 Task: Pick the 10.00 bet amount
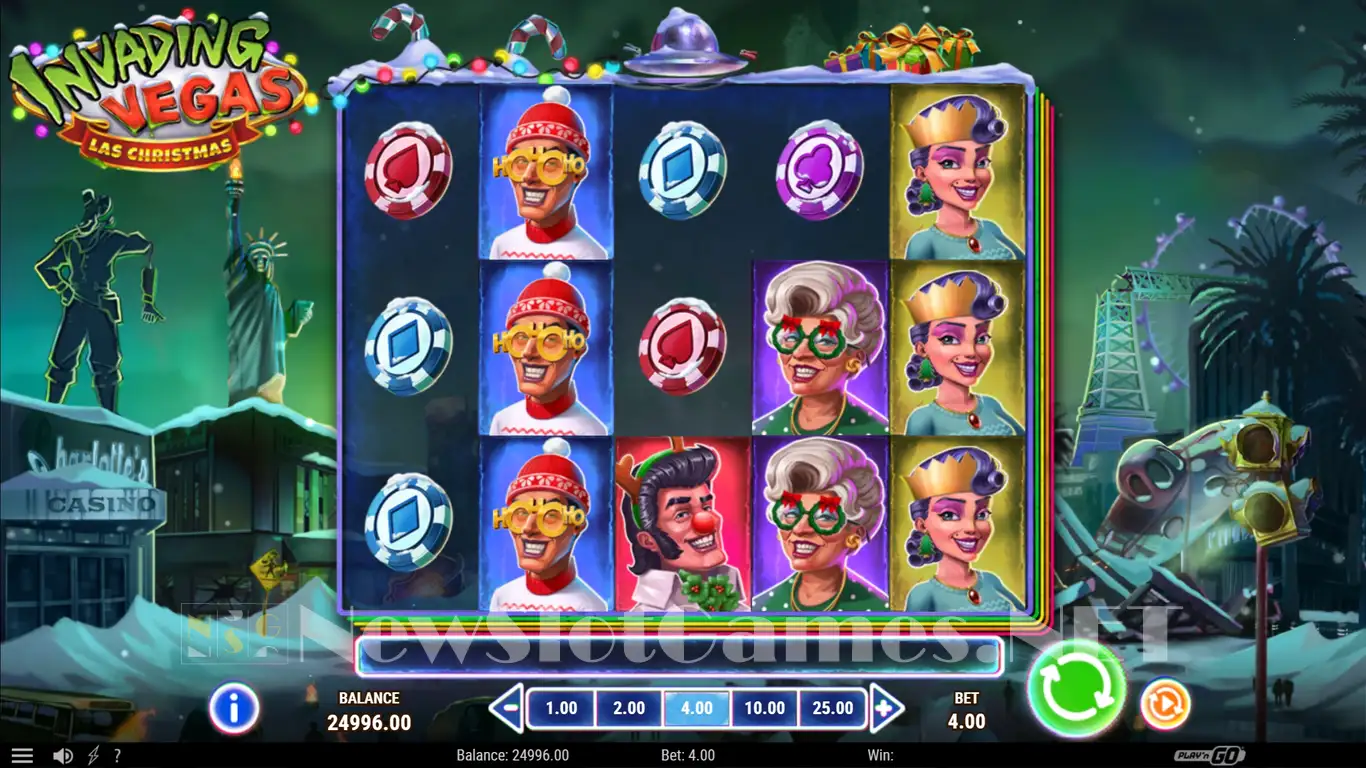pos(765,709)
